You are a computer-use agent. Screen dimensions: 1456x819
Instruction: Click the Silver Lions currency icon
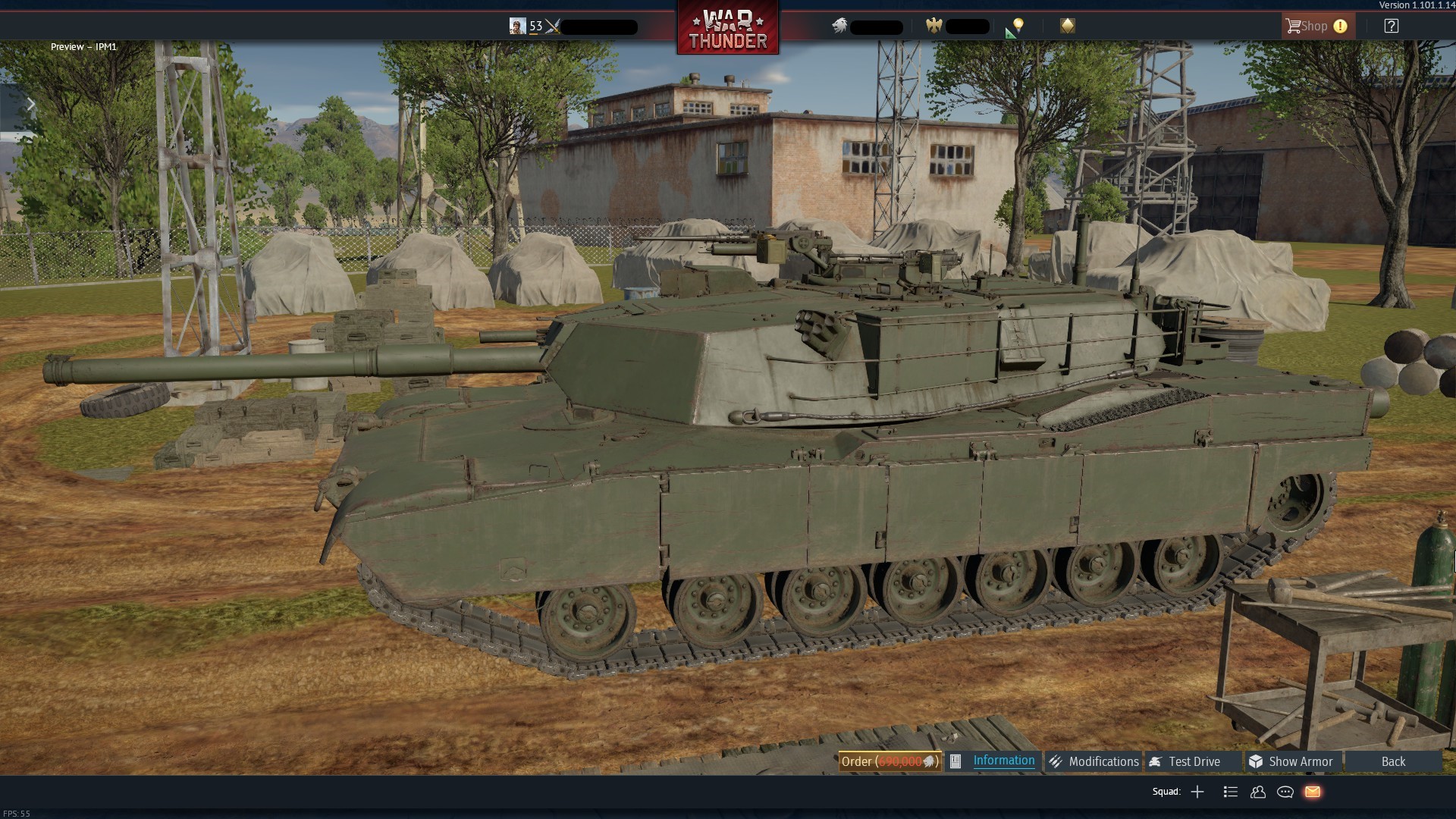pos(839,27)
